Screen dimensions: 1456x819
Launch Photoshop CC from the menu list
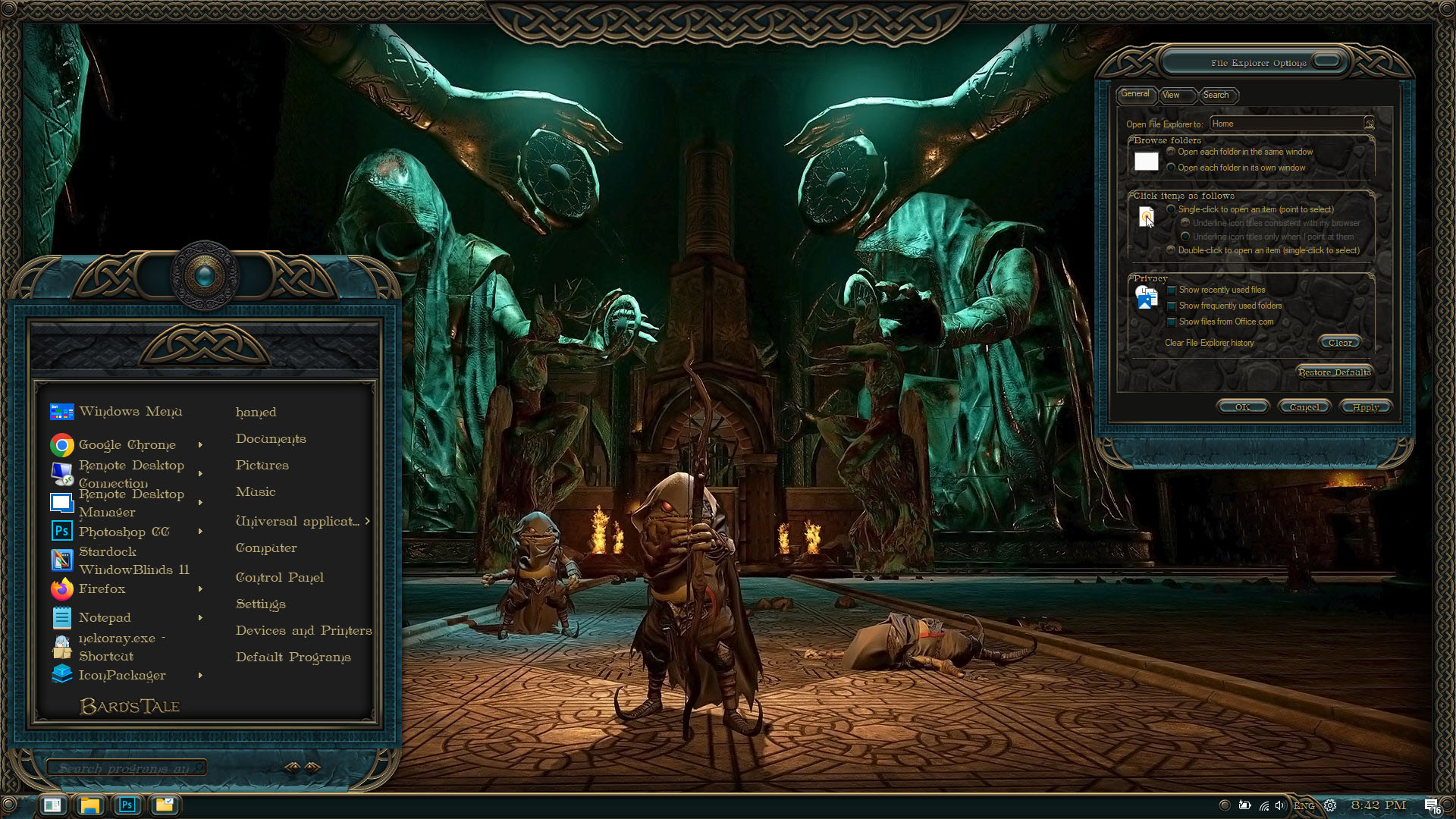[x=124, y=532]
